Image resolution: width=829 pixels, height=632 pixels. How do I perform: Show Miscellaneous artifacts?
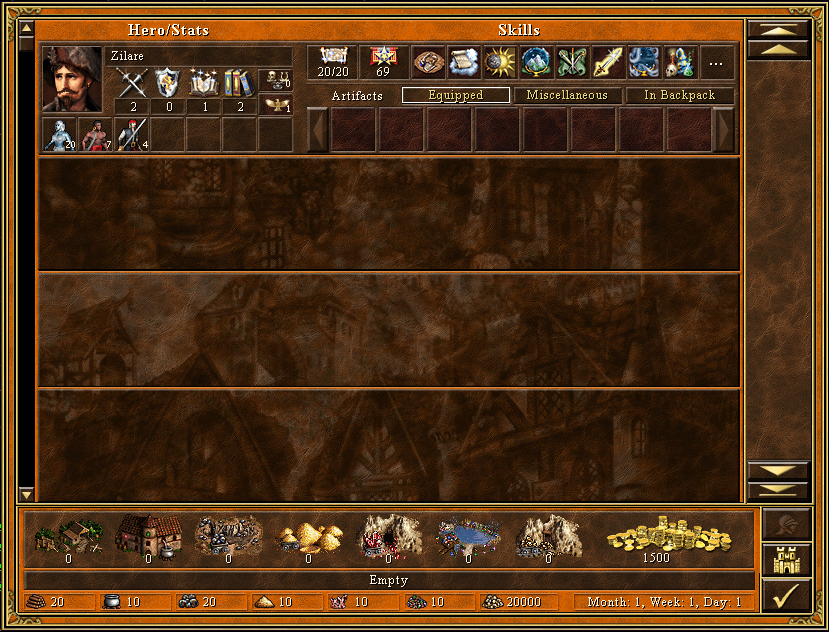[x=567, y=96]
